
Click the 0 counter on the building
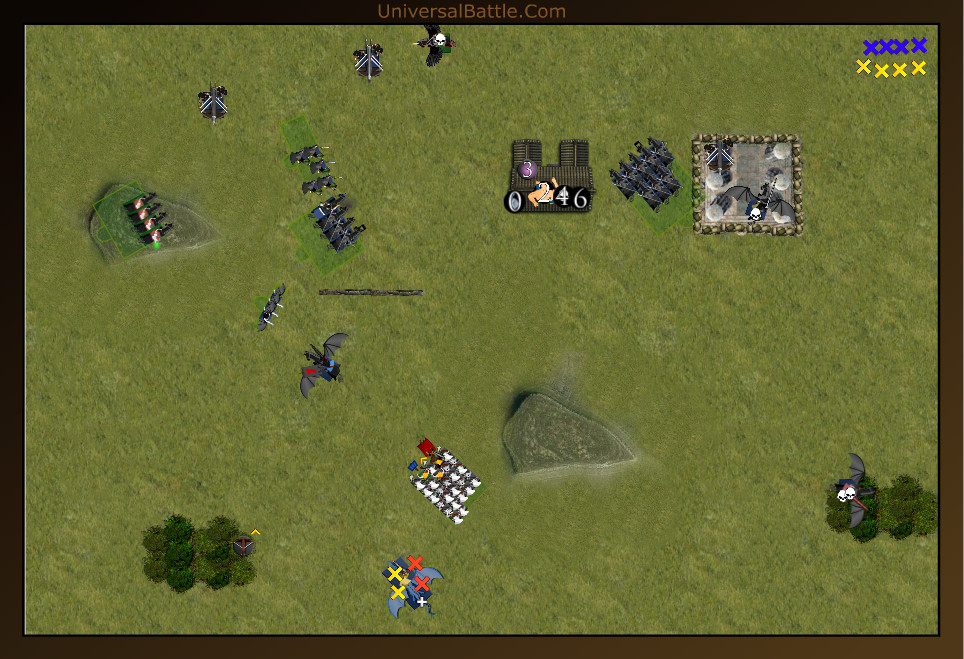pos(514,201)
